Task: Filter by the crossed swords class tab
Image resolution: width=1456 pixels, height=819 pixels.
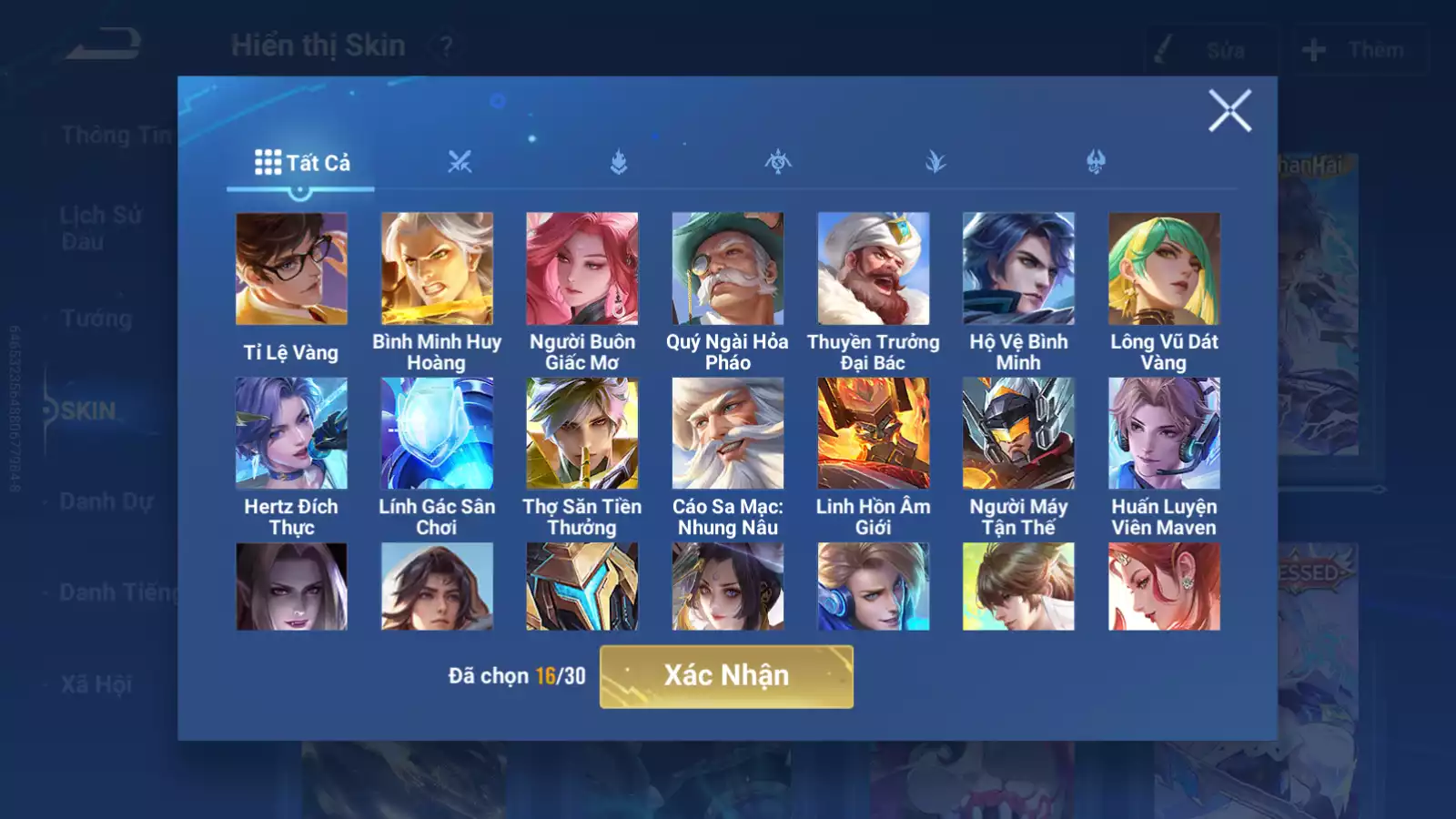Action: (x=460, y=163)
